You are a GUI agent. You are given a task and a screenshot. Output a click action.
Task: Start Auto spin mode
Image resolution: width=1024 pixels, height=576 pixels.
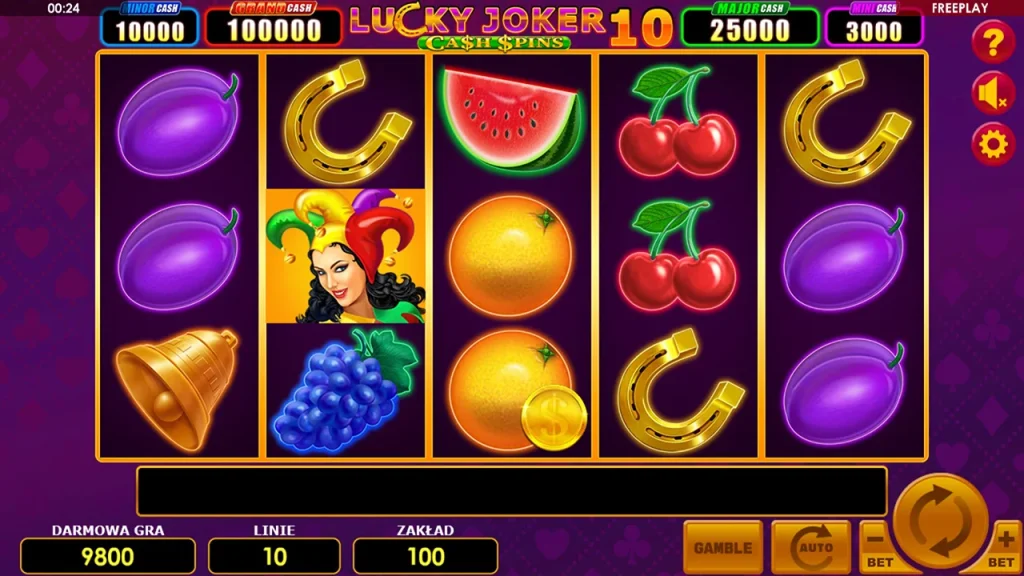(x=810, y=547)
